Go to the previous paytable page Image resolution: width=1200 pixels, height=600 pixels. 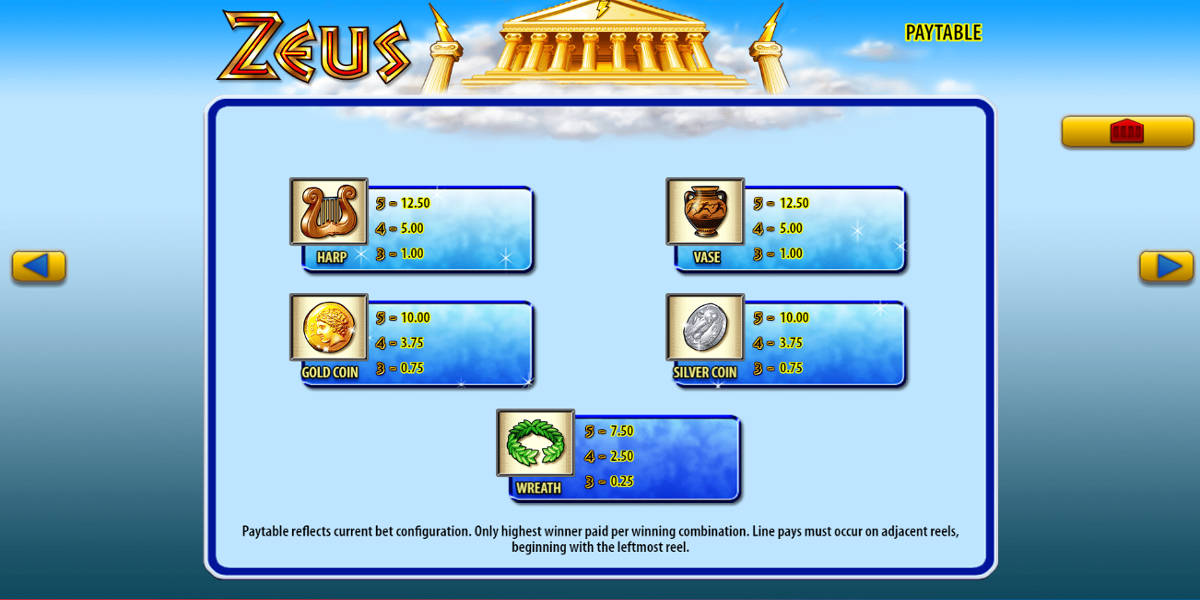pos(38,266)
